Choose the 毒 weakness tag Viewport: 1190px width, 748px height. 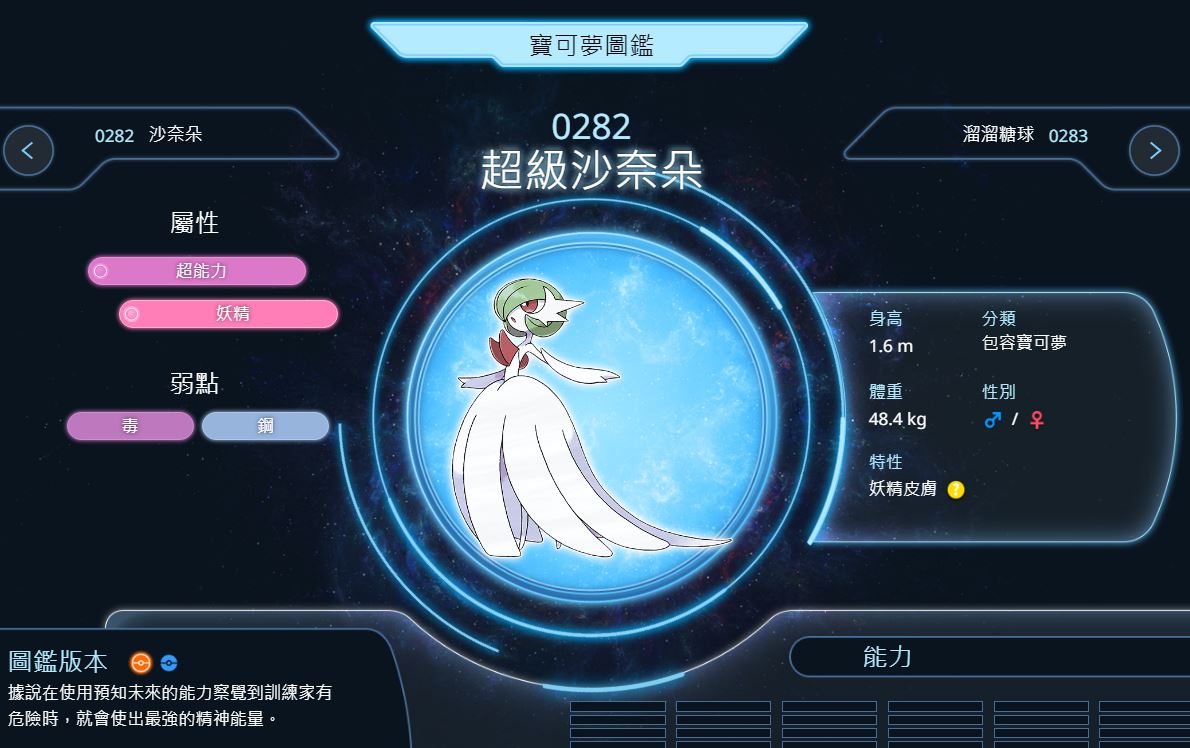[131, 426]
